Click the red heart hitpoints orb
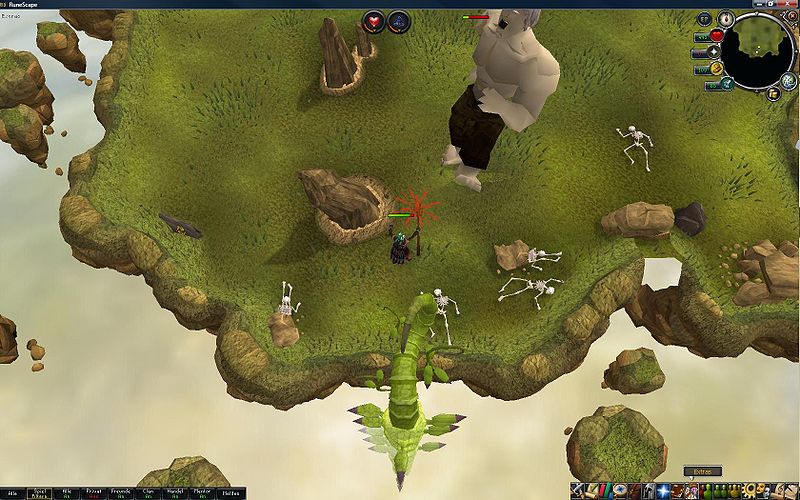This screenshot has height=500, width=800. pyautogui.click(x=716, y=36)
